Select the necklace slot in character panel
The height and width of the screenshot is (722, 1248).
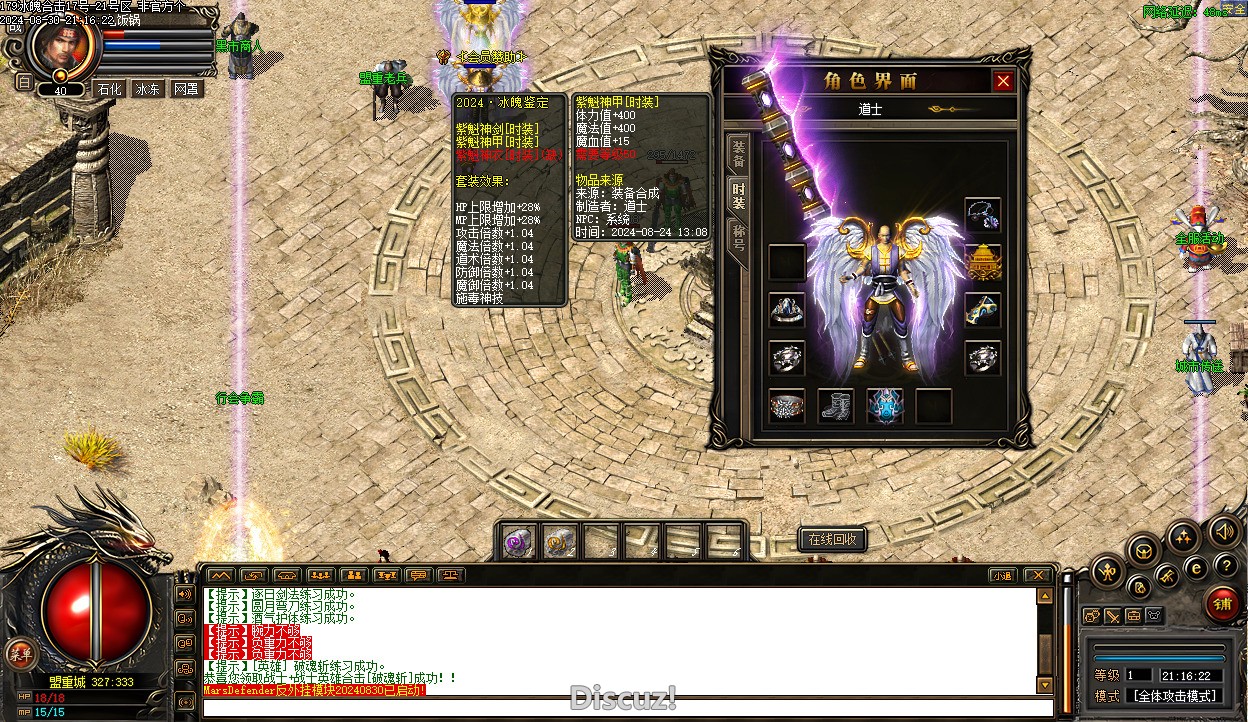tap(983, 215)
